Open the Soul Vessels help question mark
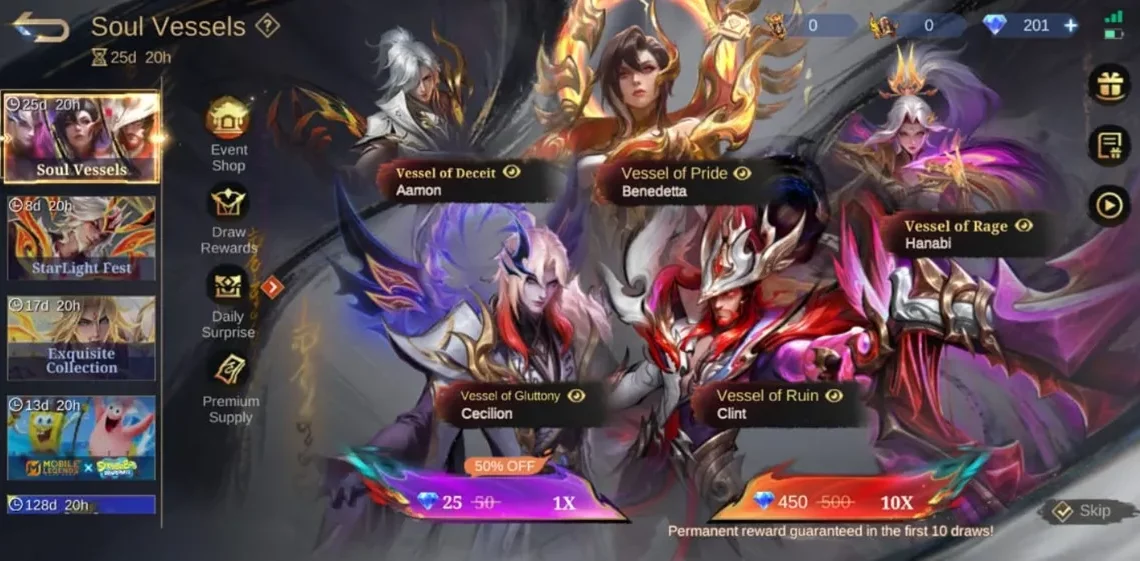Image resolution: width=1140 pixels, height=561 pixels. click(267, 27)
